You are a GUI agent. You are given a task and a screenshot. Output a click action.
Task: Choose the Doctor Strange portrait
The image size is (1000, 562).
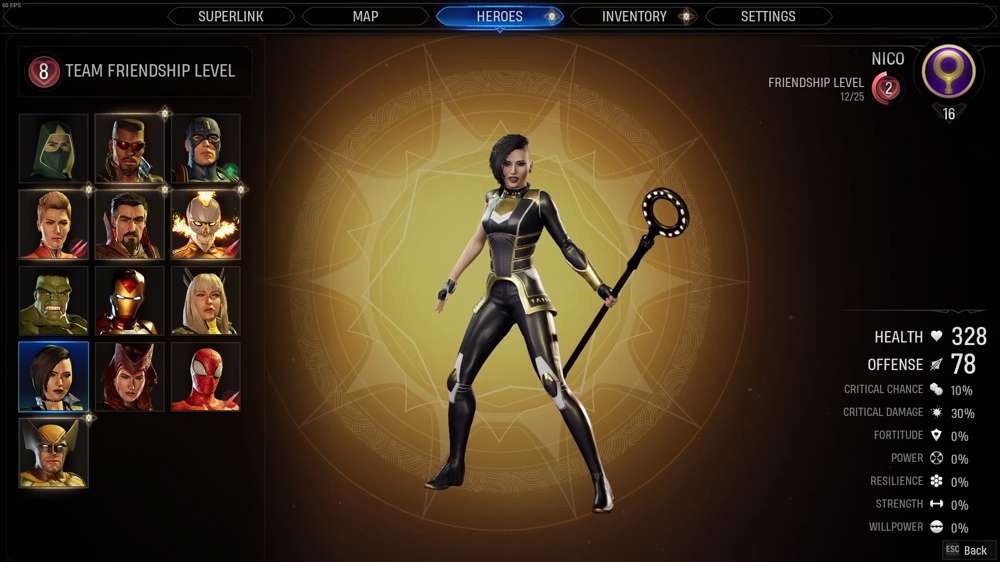pos(130,225)
